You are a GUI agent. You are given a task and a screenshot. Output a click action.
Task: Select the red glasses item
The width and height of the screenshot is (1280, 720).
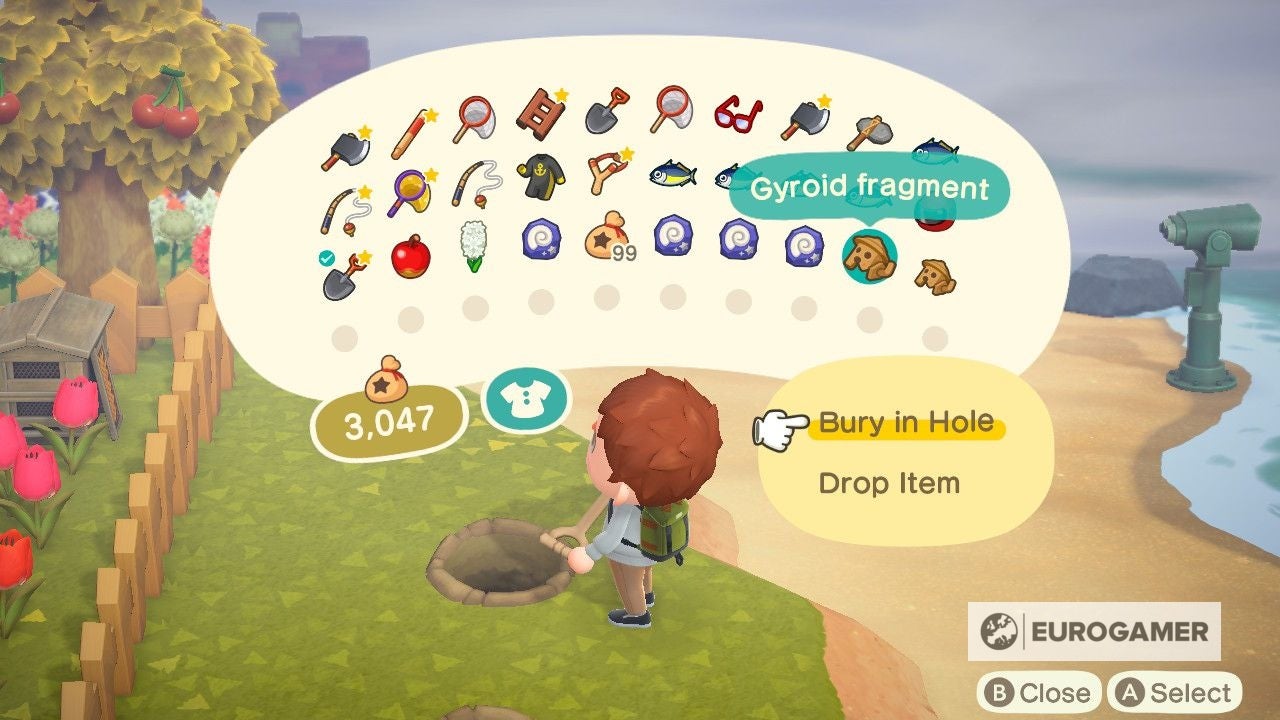click(738, 118)
